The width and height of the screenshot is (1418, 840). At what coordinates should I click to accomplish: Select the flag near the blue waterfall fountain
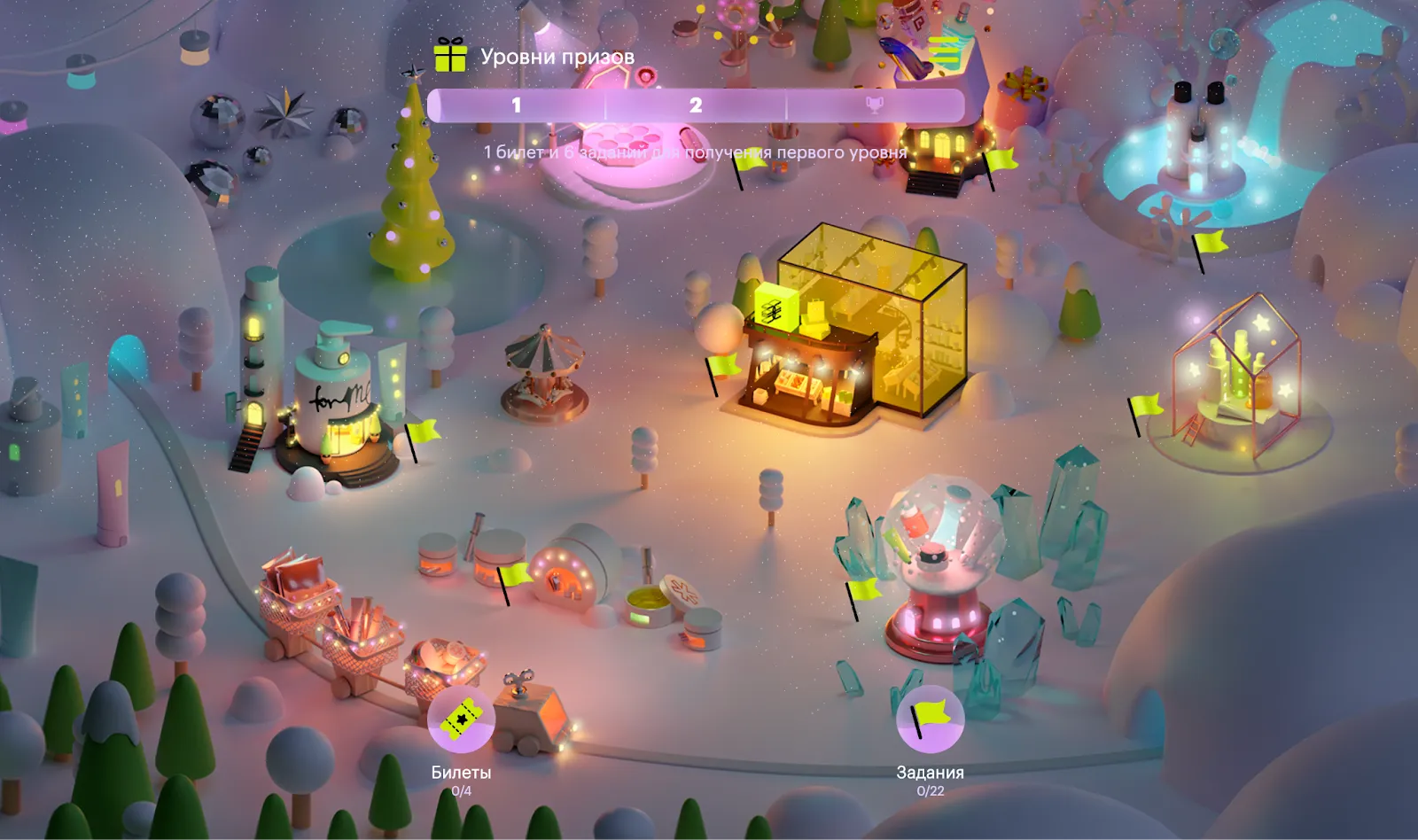(1208, 244)
